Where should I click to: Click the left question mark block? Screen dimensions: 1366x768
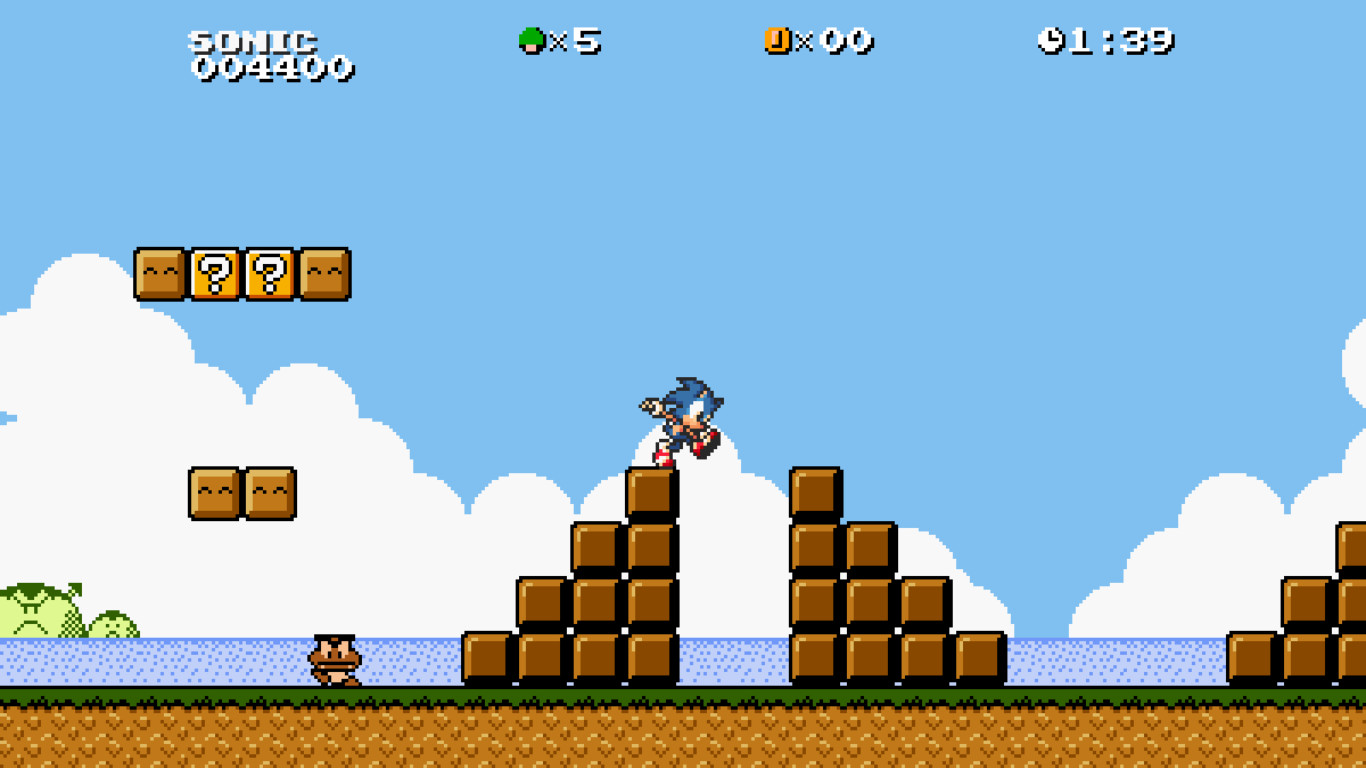click(216, 274)
